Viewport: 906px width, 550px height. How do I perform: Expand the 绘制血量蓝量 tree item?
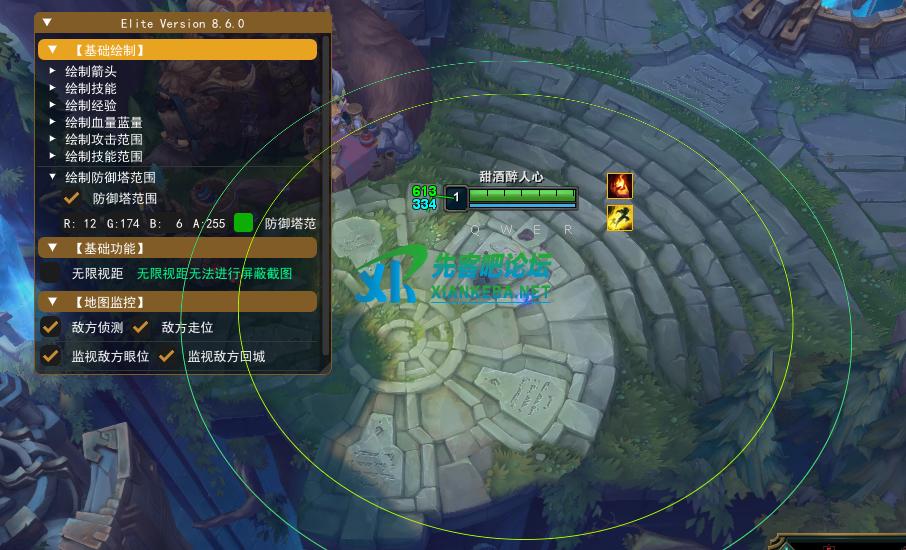(53, 122)
